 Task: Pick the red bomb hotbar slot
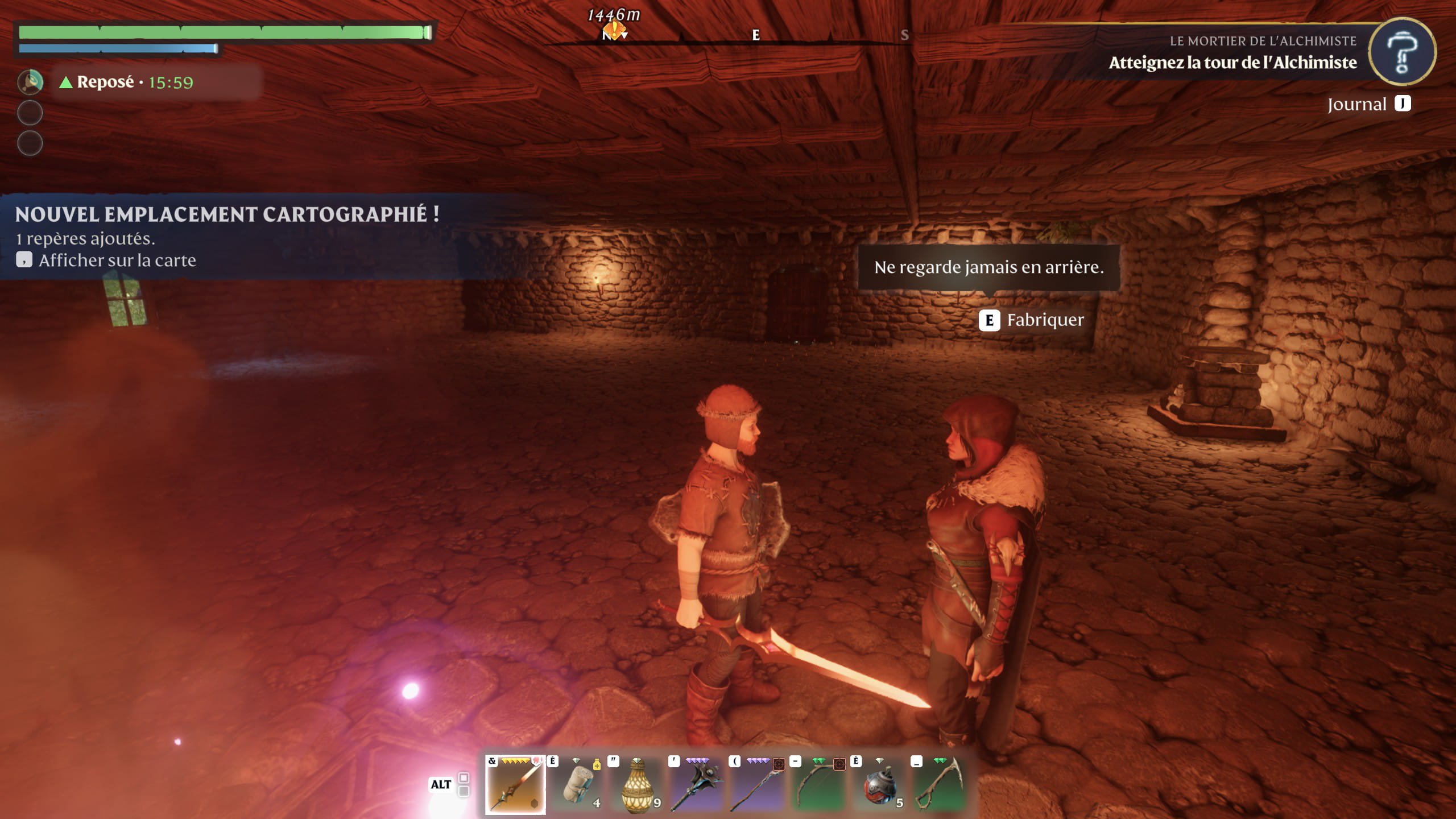tap(880, 785)
